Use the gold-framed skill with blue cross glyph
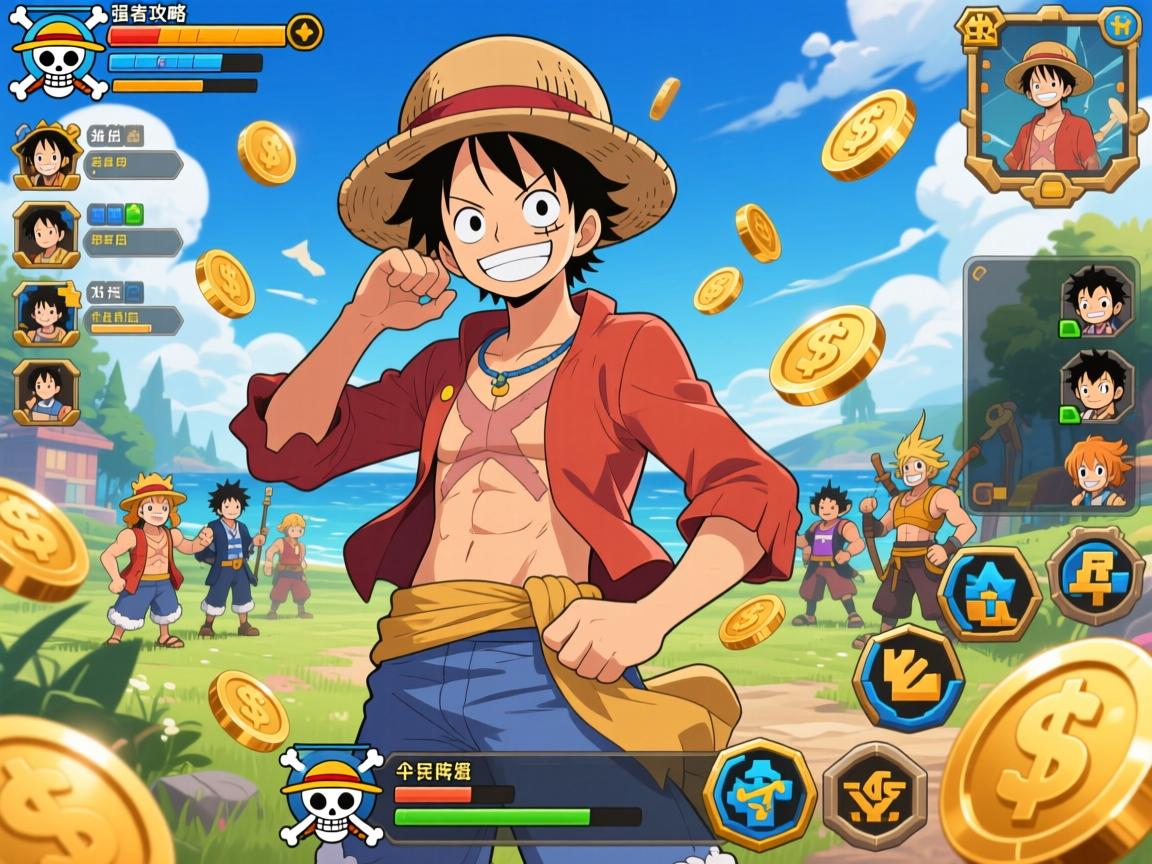Screen dimensions: 1152x864 (760, 794)
